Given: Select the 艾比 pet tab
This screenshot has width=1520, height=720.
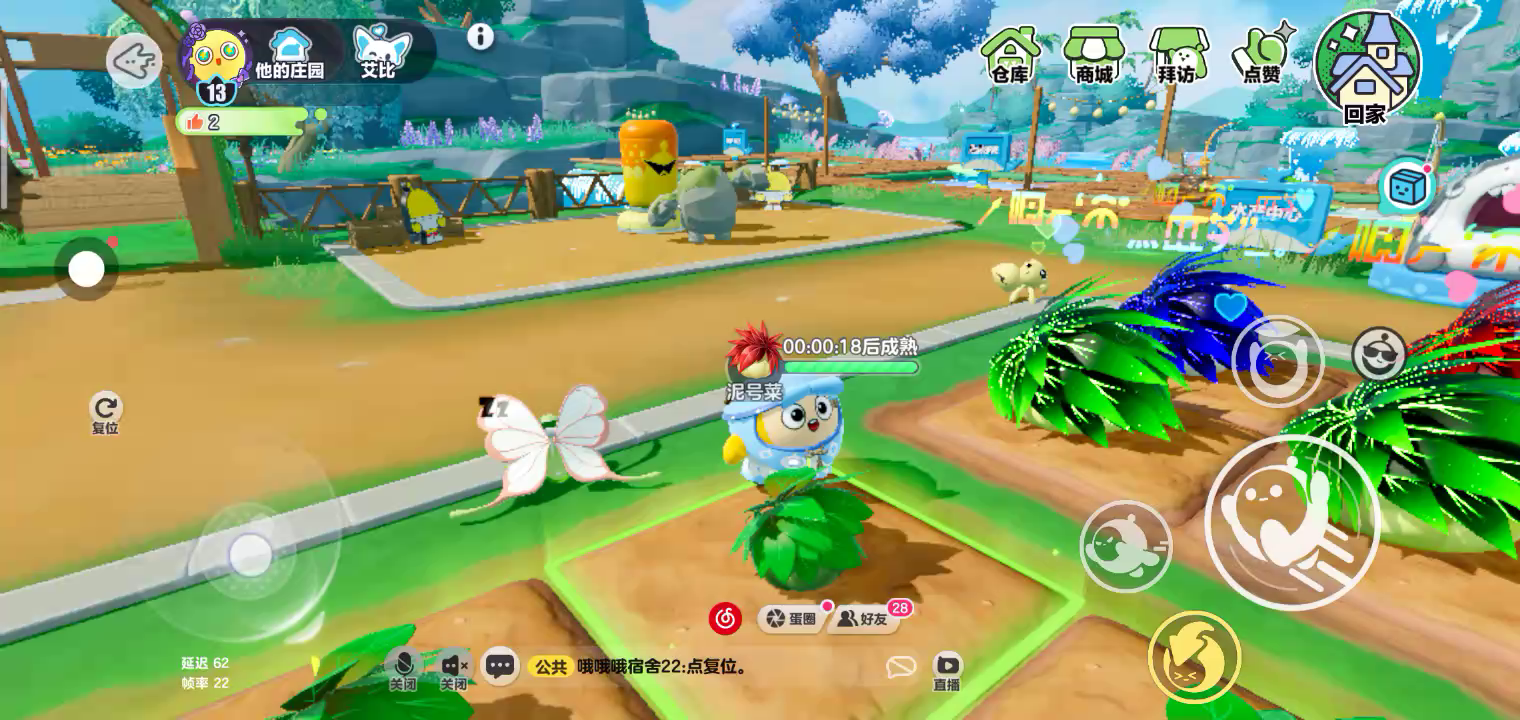Looking at the screenshot, I should point(377,53).
